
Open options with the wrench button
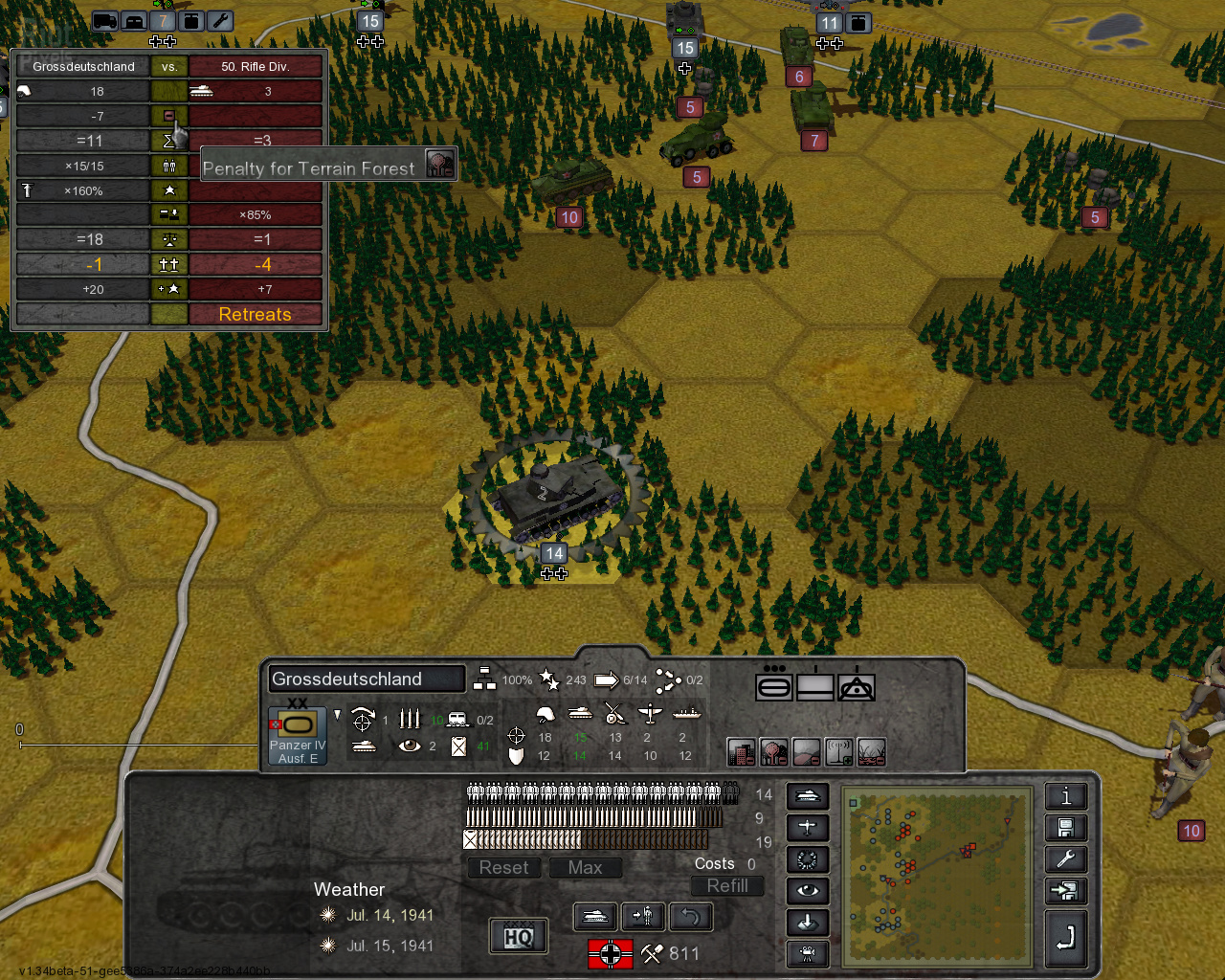1065,859
